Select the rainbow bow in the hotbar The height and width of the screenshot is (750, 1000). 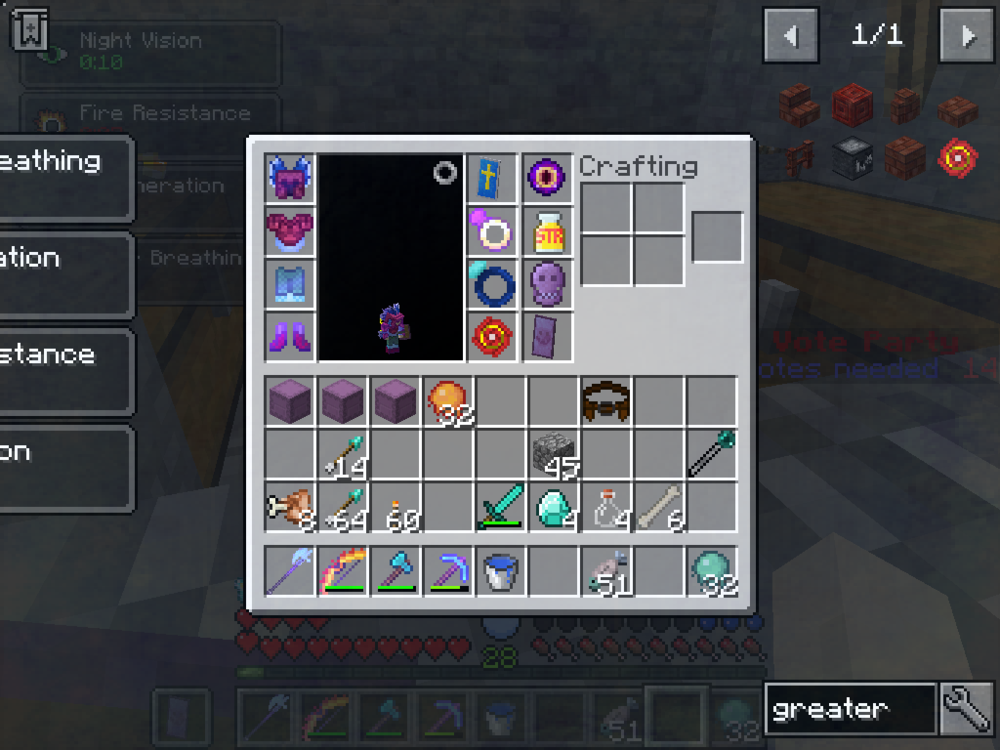click(343, 572)
